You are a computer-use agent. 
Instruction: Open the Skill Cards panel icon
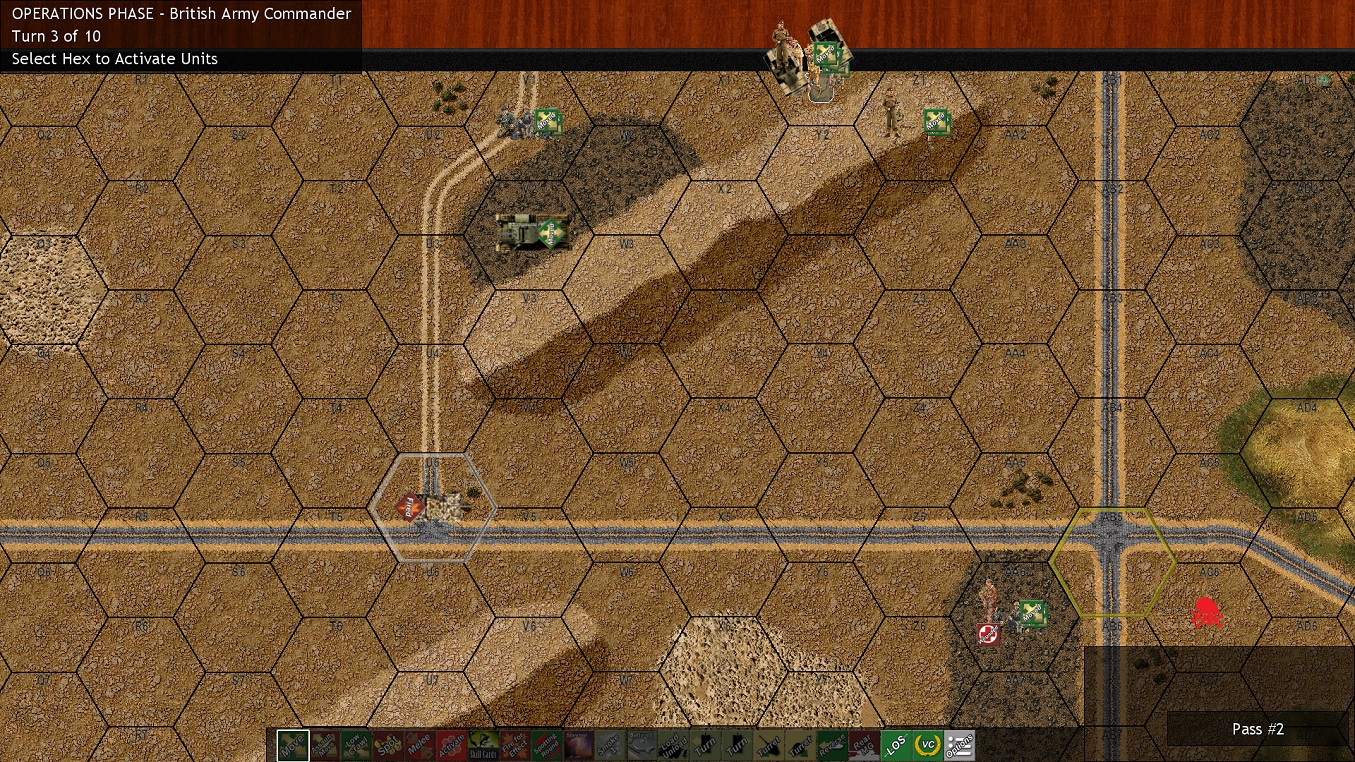point(484,746)
